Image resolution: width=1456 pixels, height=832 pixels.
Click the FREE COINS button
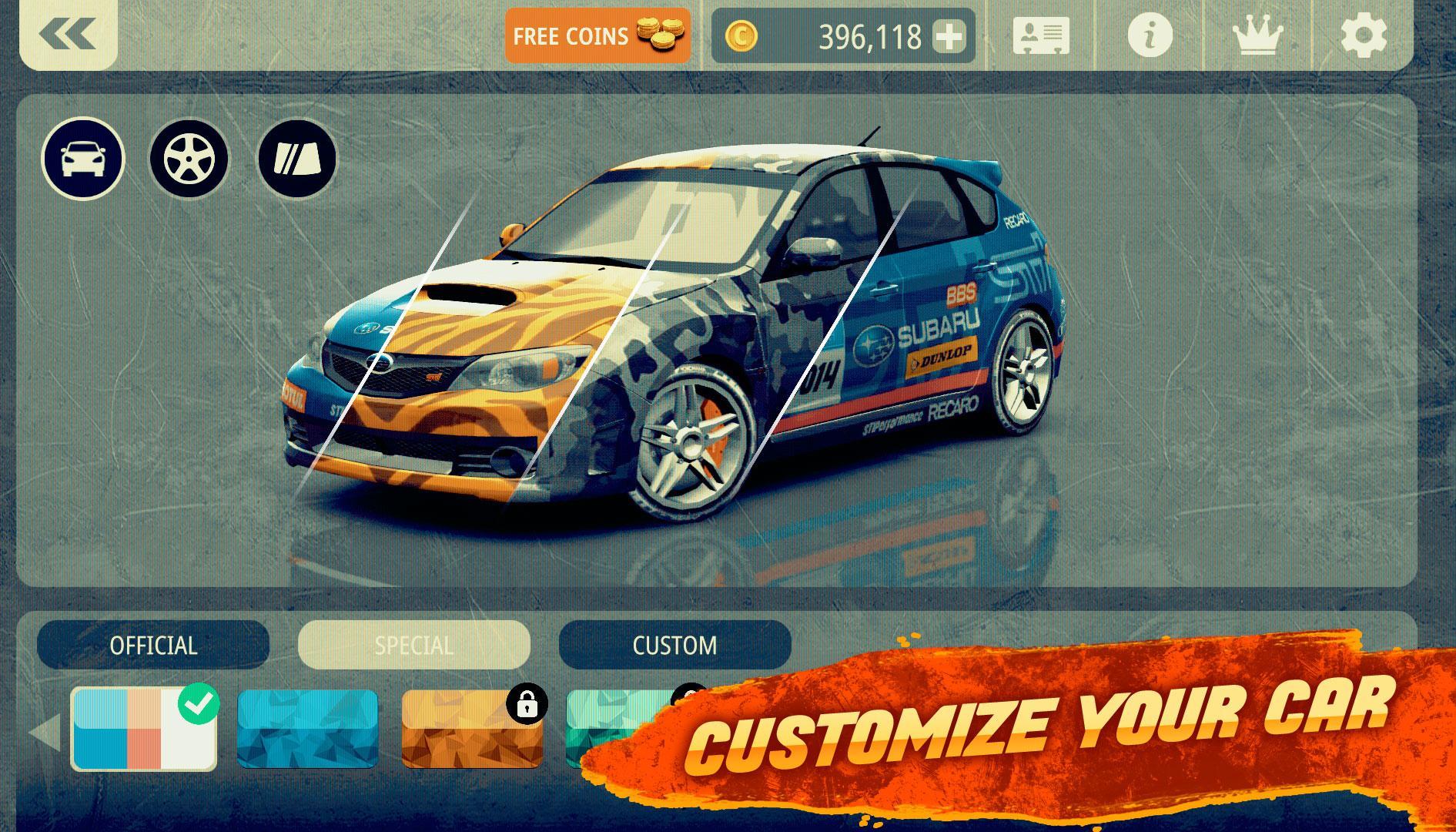pyautogui.click(x=573, y=35)
